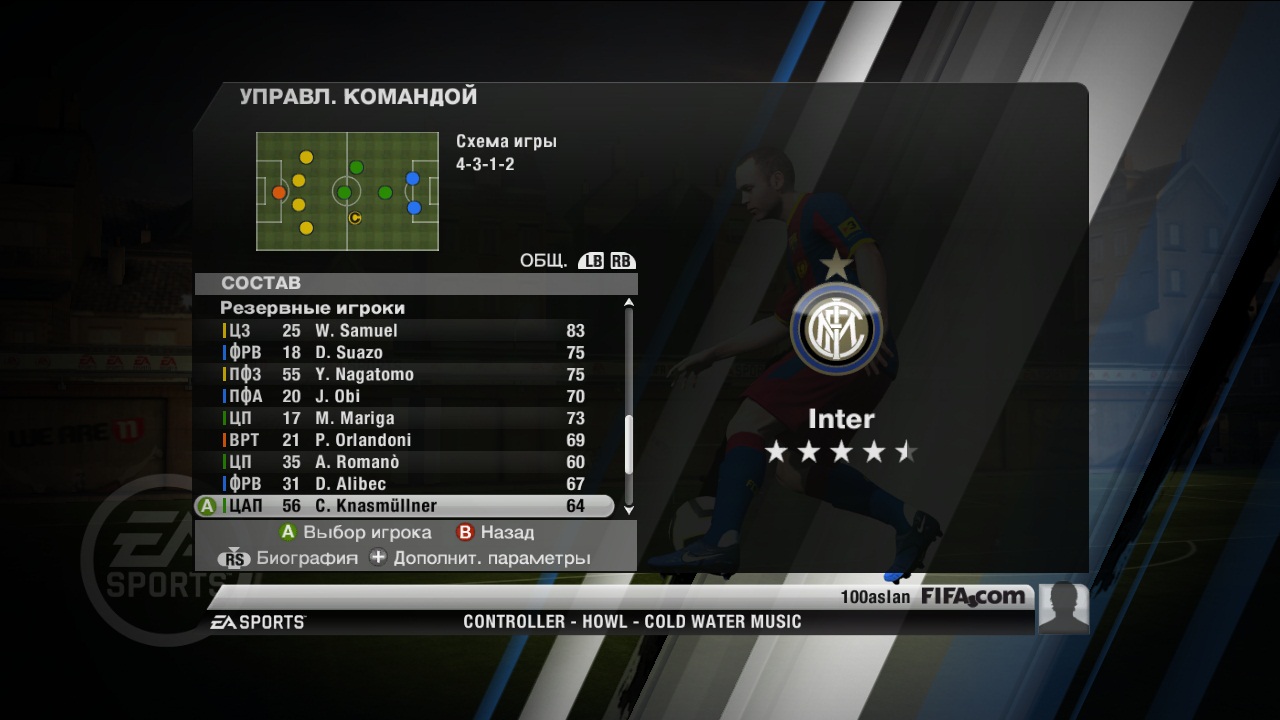Screen dimensions: 1280x720
Task: Click the formation pitch diagram
Action: [x=347, y=191]
